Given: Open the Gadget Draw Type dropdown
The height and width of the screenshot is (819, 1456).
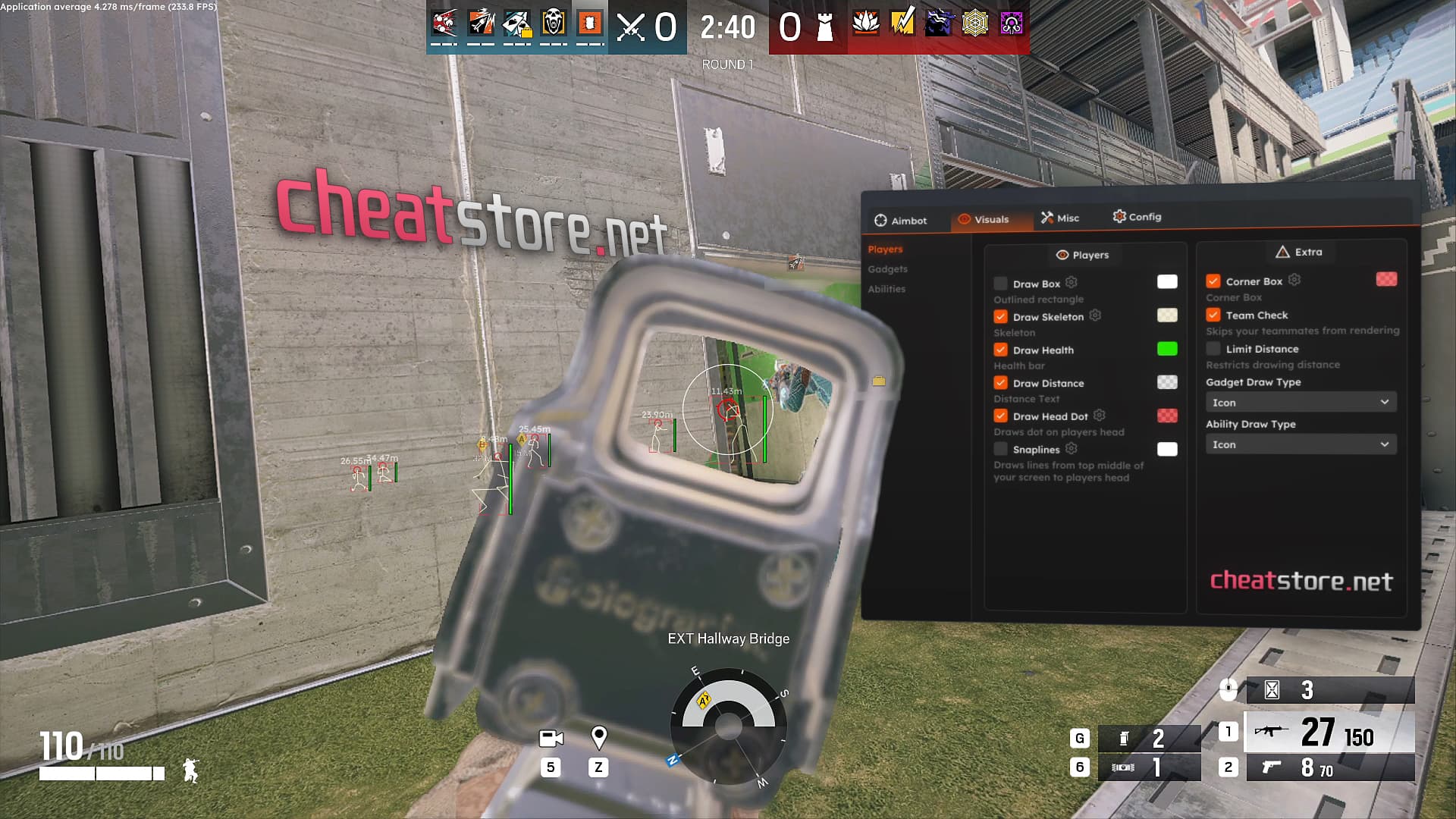Looking at the screenshot, I should 1300,402.
